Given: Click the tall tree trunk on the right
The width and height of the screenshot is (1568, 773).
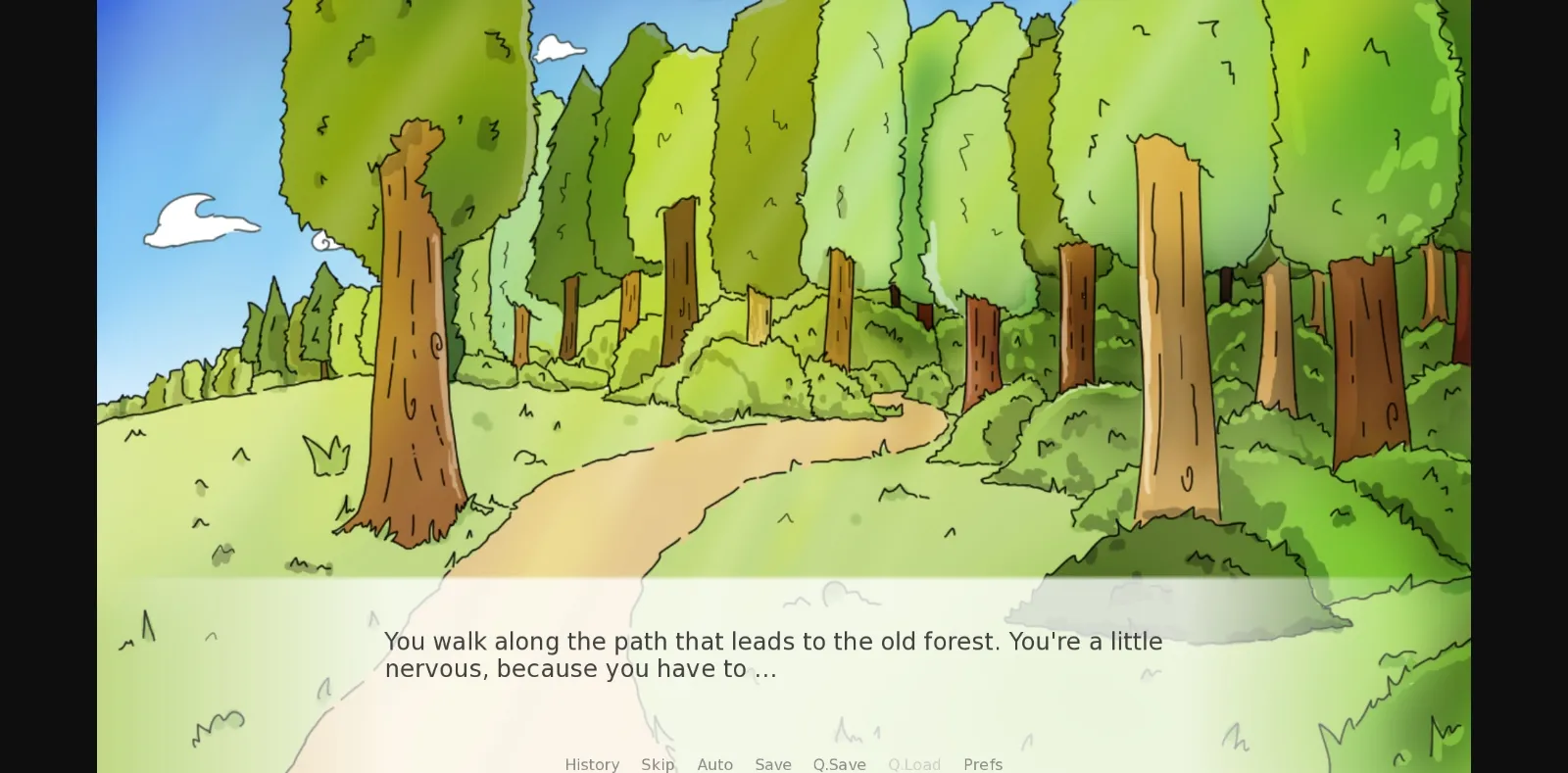Looking at the screenshot, I should pyautogui.click(x=1171, y=323).
